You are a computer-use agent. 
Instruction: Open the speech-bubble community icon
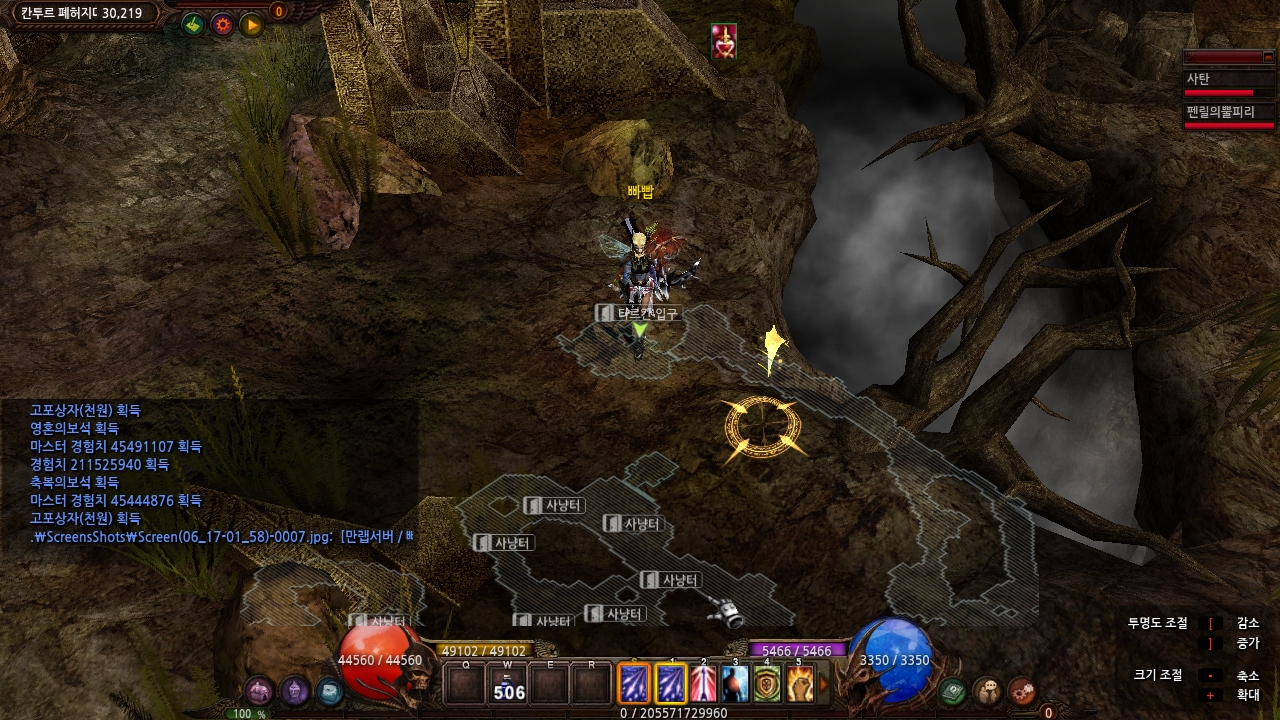pos(987,690)
